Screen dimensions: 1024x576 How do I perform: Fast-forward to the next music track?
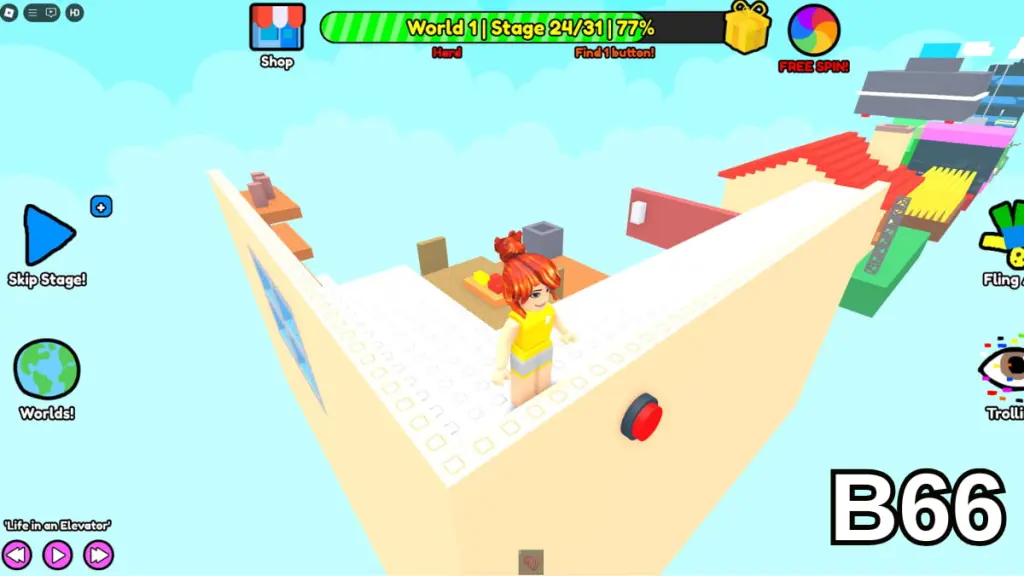pyautogui.click(x=98, y=554)
